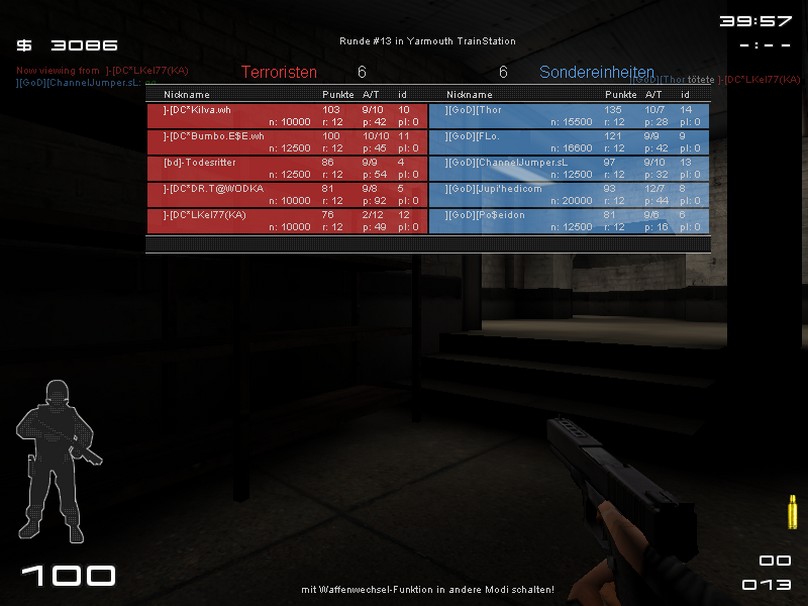Click the Terroristen team header
Viewport: 808px width, 606px height.
click(x=279, y=72)
